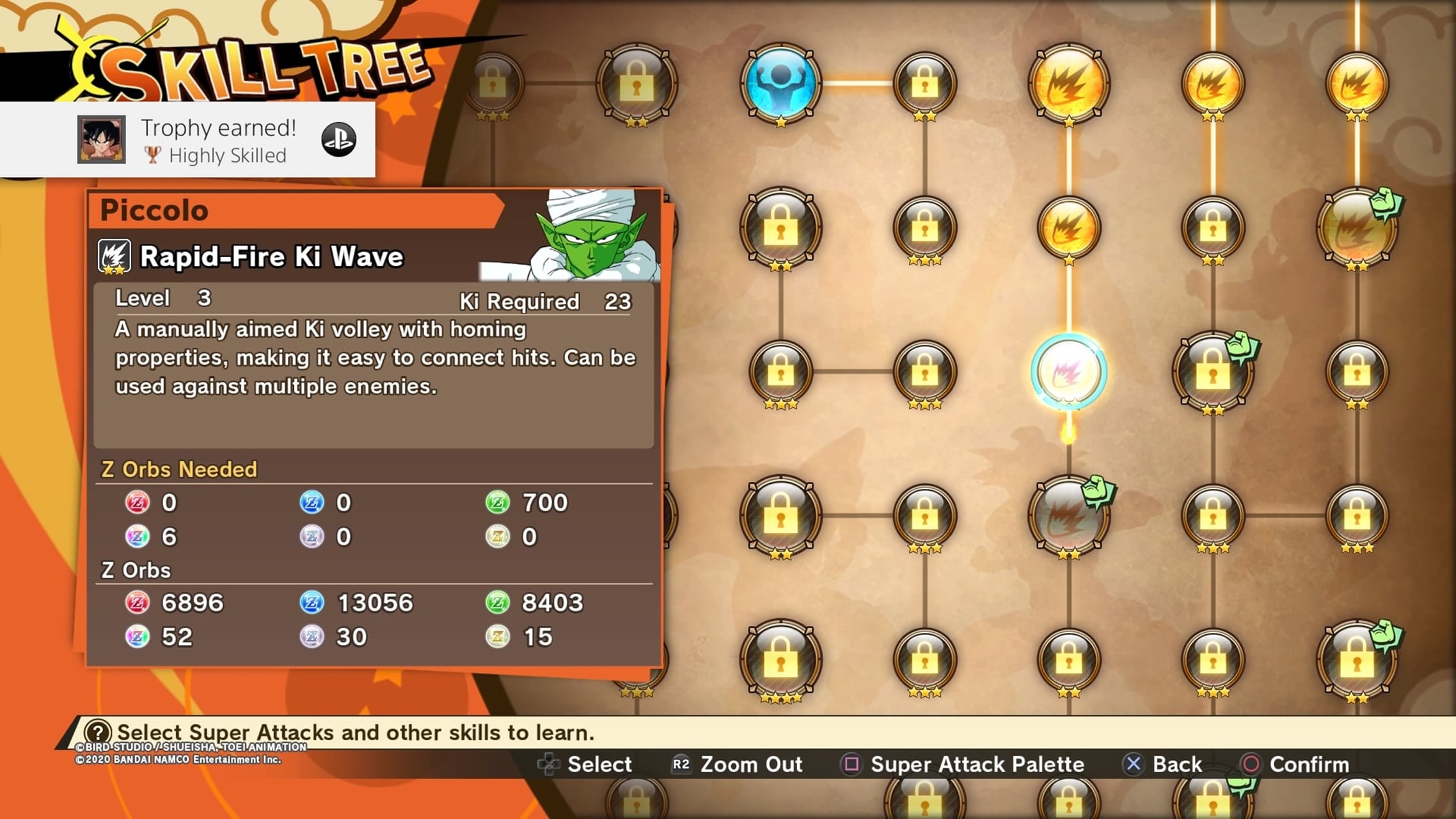Select the highlighted Rapid-Fire Ki Wave node
Image resolution: width=1456 pixels, height=819 pixels.
click(1068, 371)
